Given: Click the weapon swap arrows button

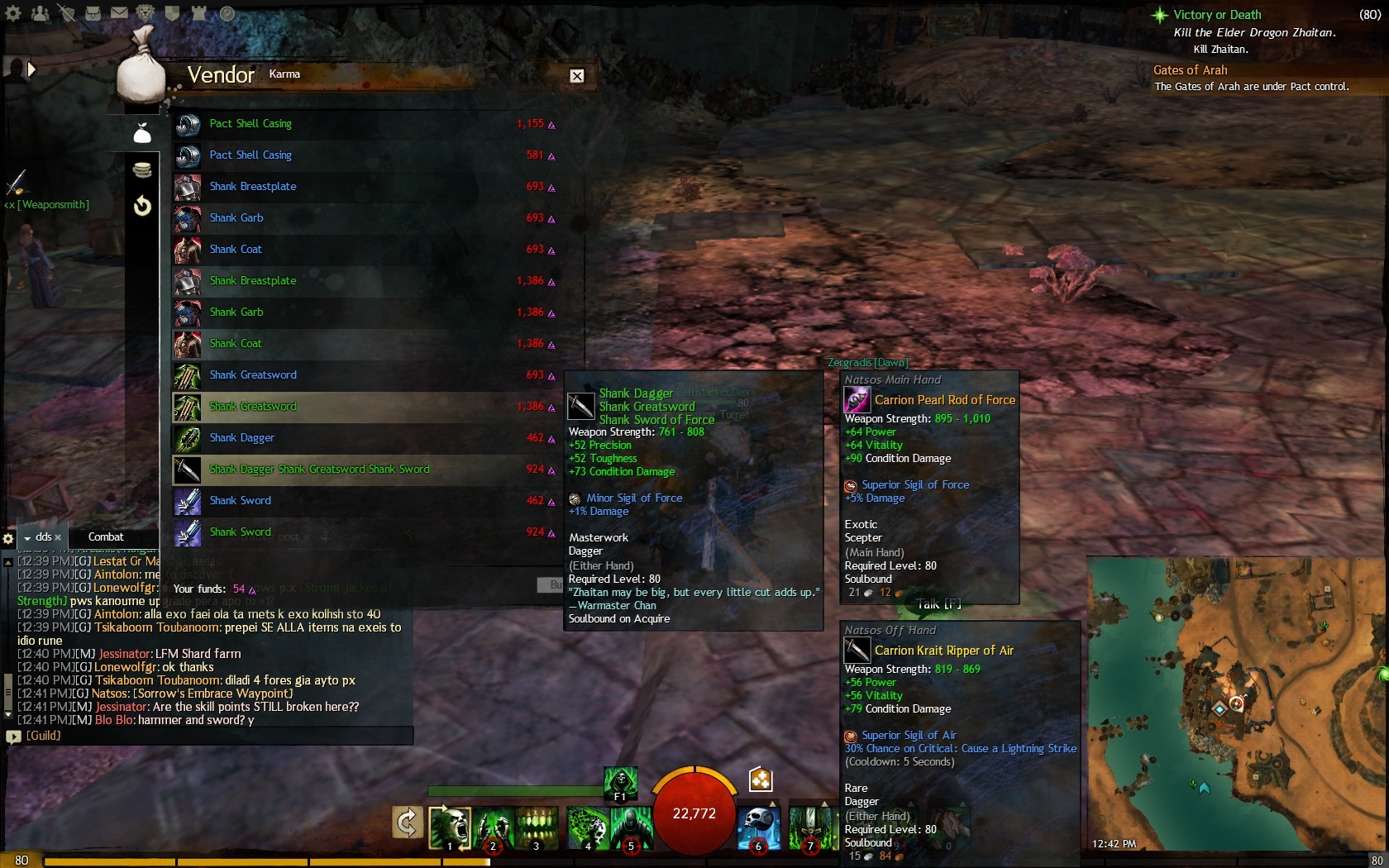Looking at the screenshot, I should [x=407, y=823].
